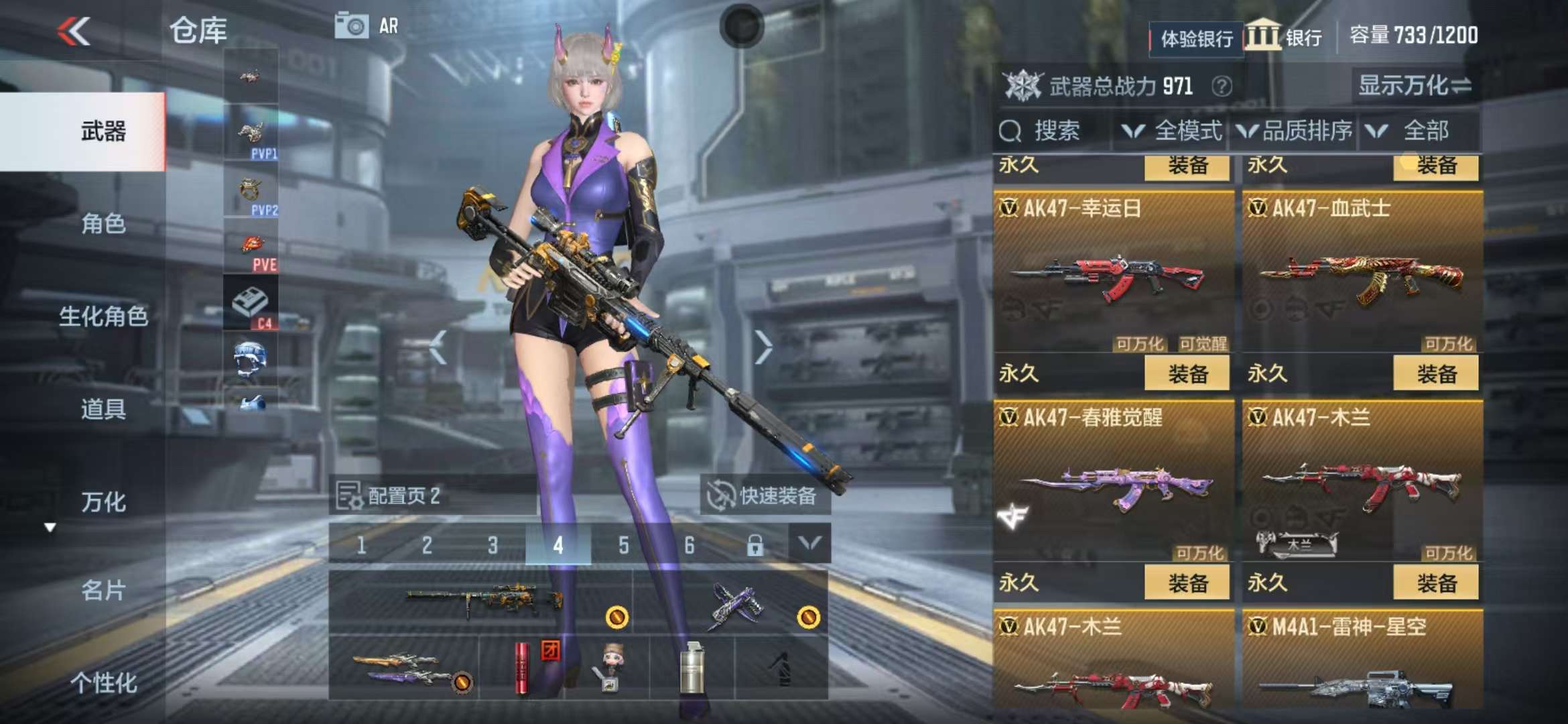This screenshot has height=724, width=1568.
Task: Open the 体验银行 trial bank
Action: tap(1196, 39)
